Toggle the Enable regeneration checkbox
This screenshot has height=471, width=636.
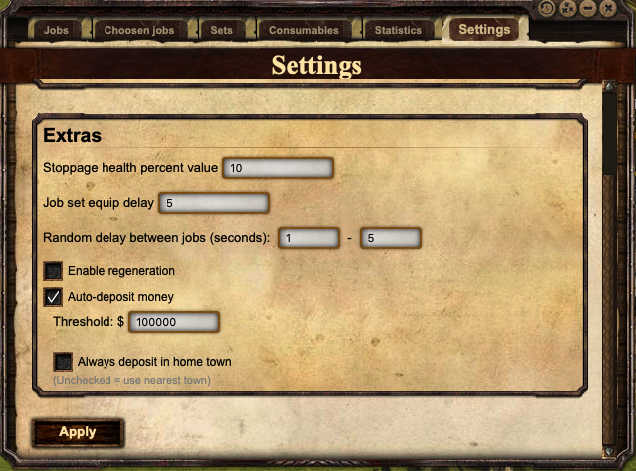click(x=54, y=271)
